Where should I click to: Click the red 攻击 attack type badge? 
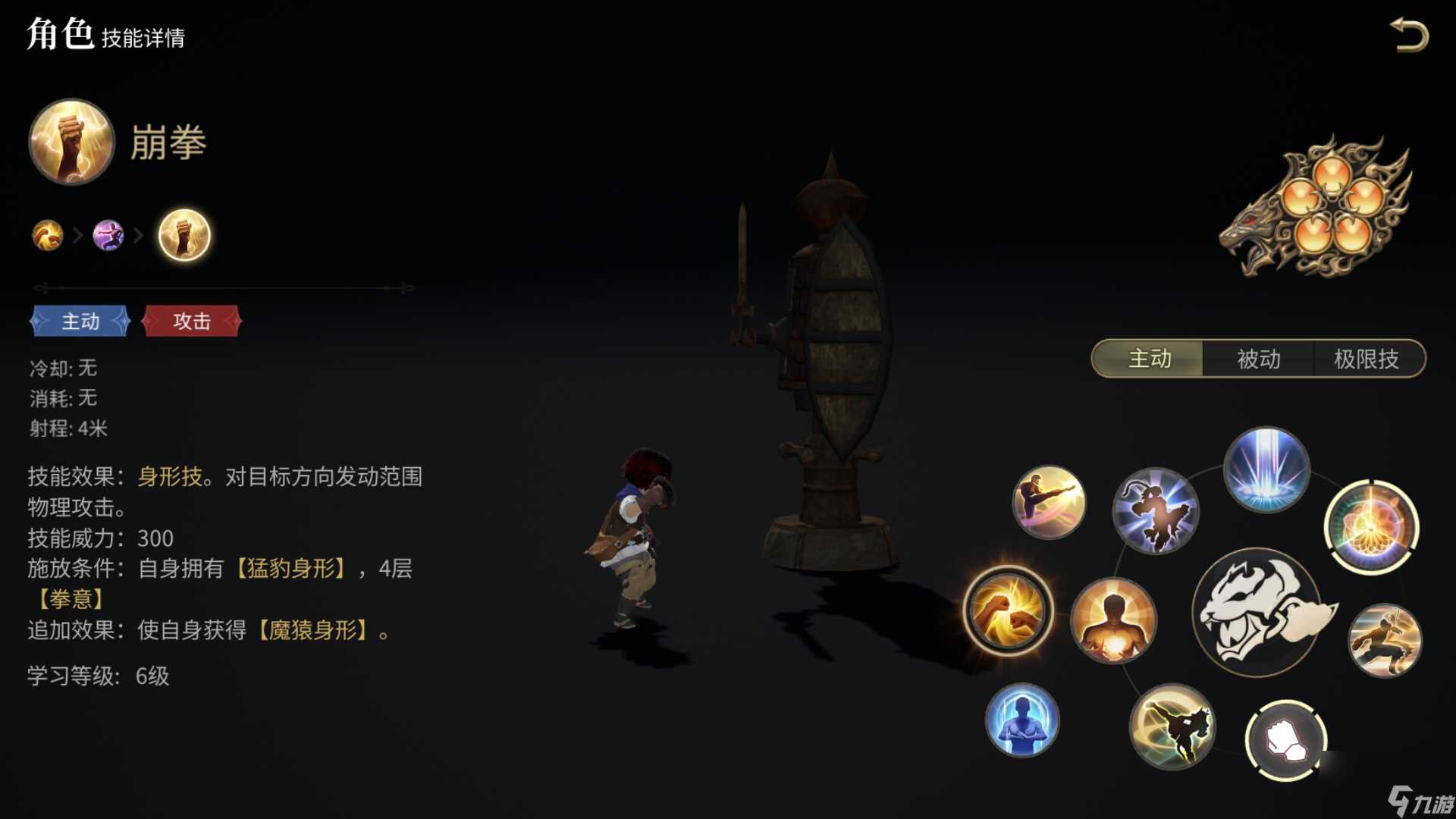click(191, 322)
